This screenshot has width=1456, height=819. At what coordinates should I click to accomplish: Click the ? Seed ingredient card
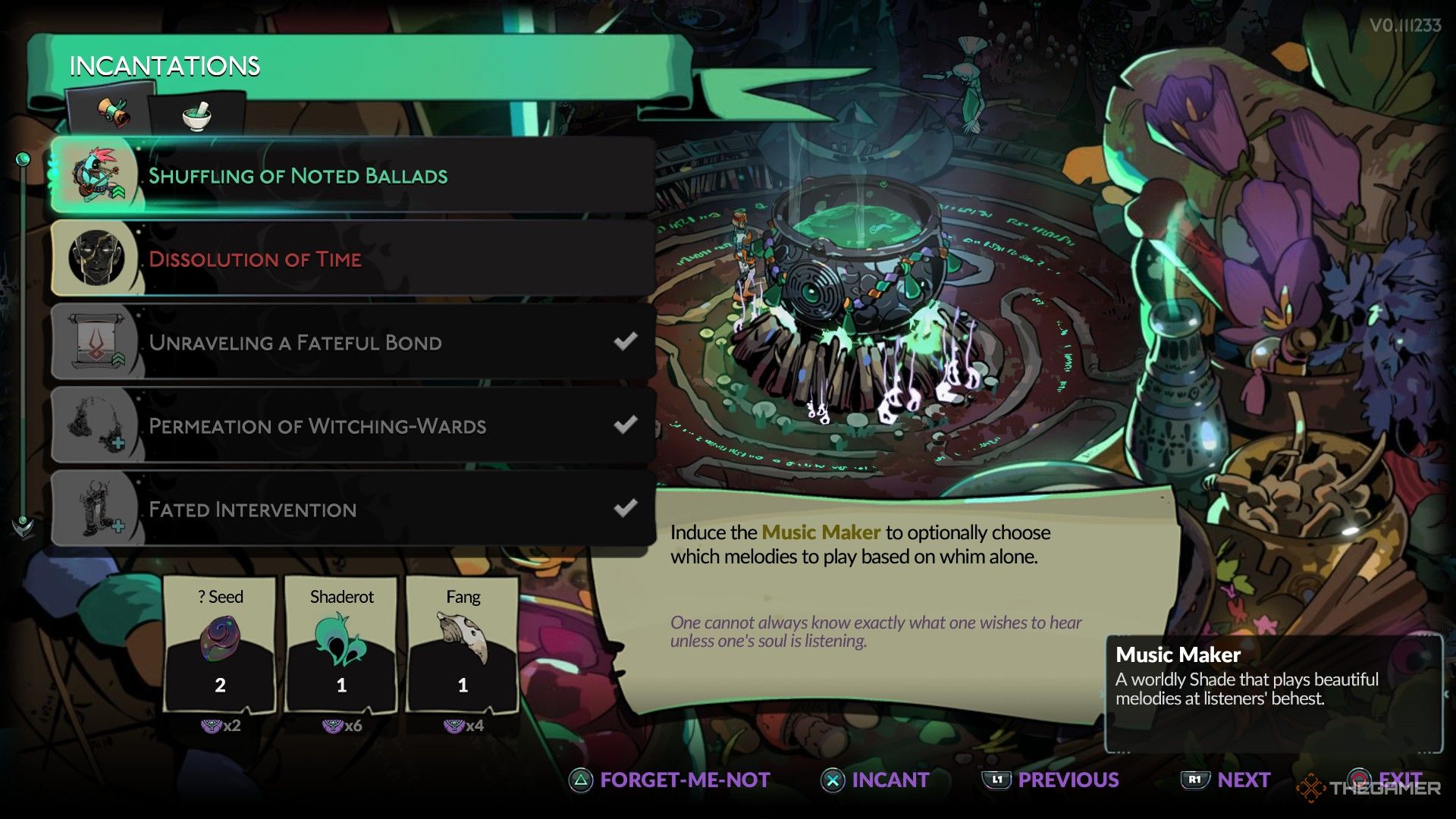tap(220, 645)
